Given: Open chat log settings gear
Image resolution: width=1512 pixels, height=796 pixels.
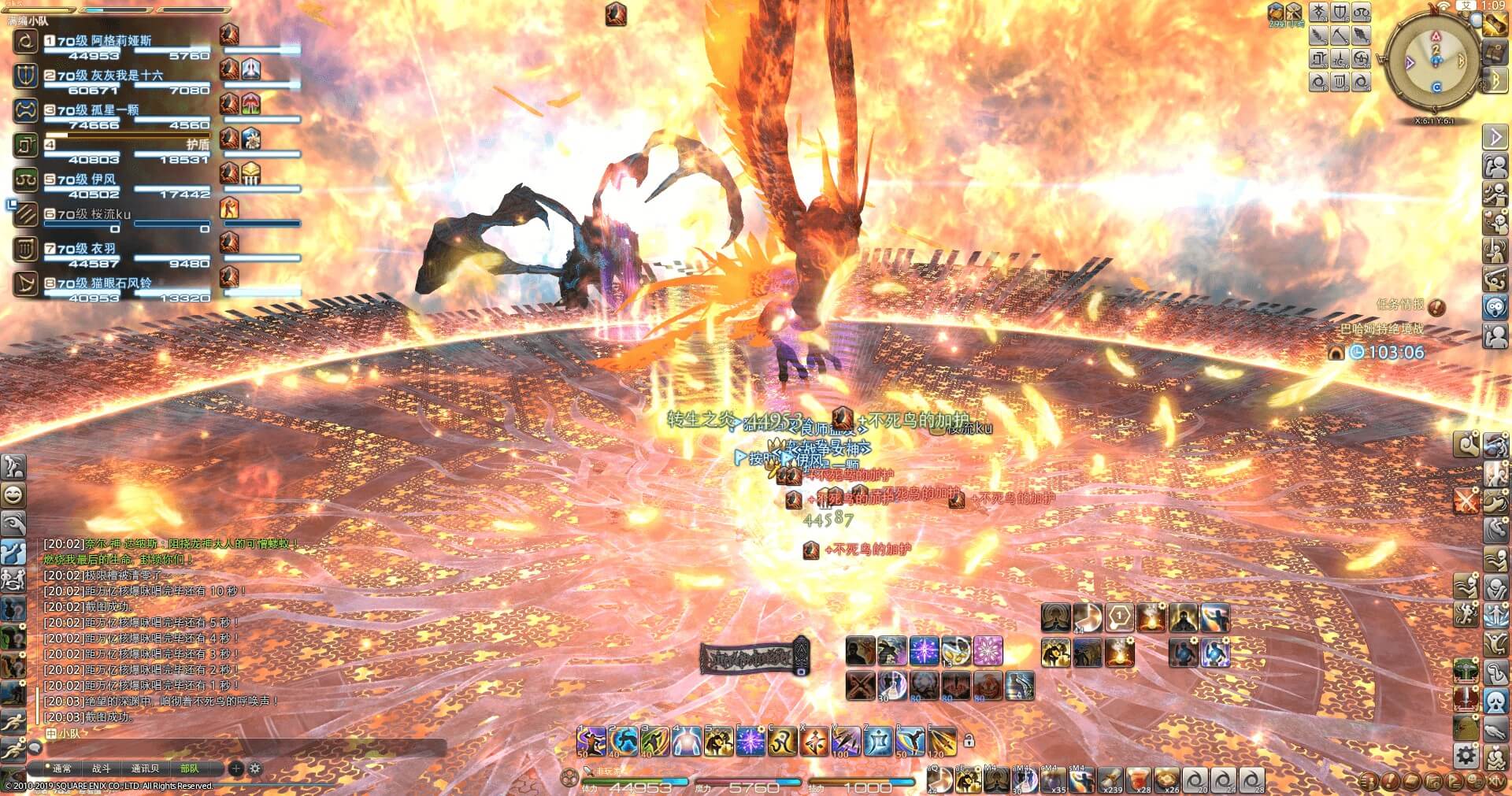Looking at the screenshot, I should point(255,768).
